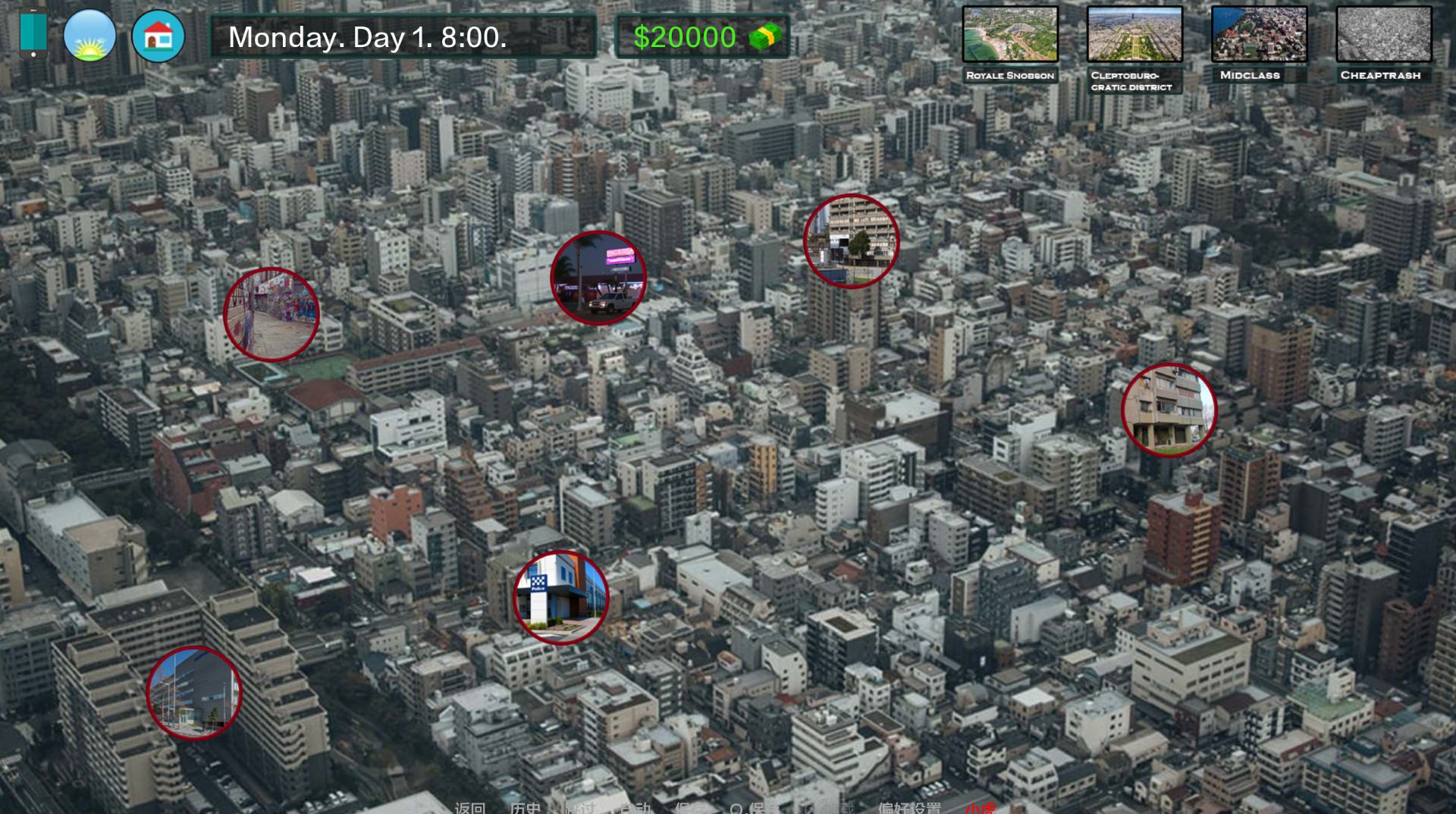The width and height of the screenshot is (1456, 814).
Task: Go home using the house icon
Action: [x=158, y=36]
